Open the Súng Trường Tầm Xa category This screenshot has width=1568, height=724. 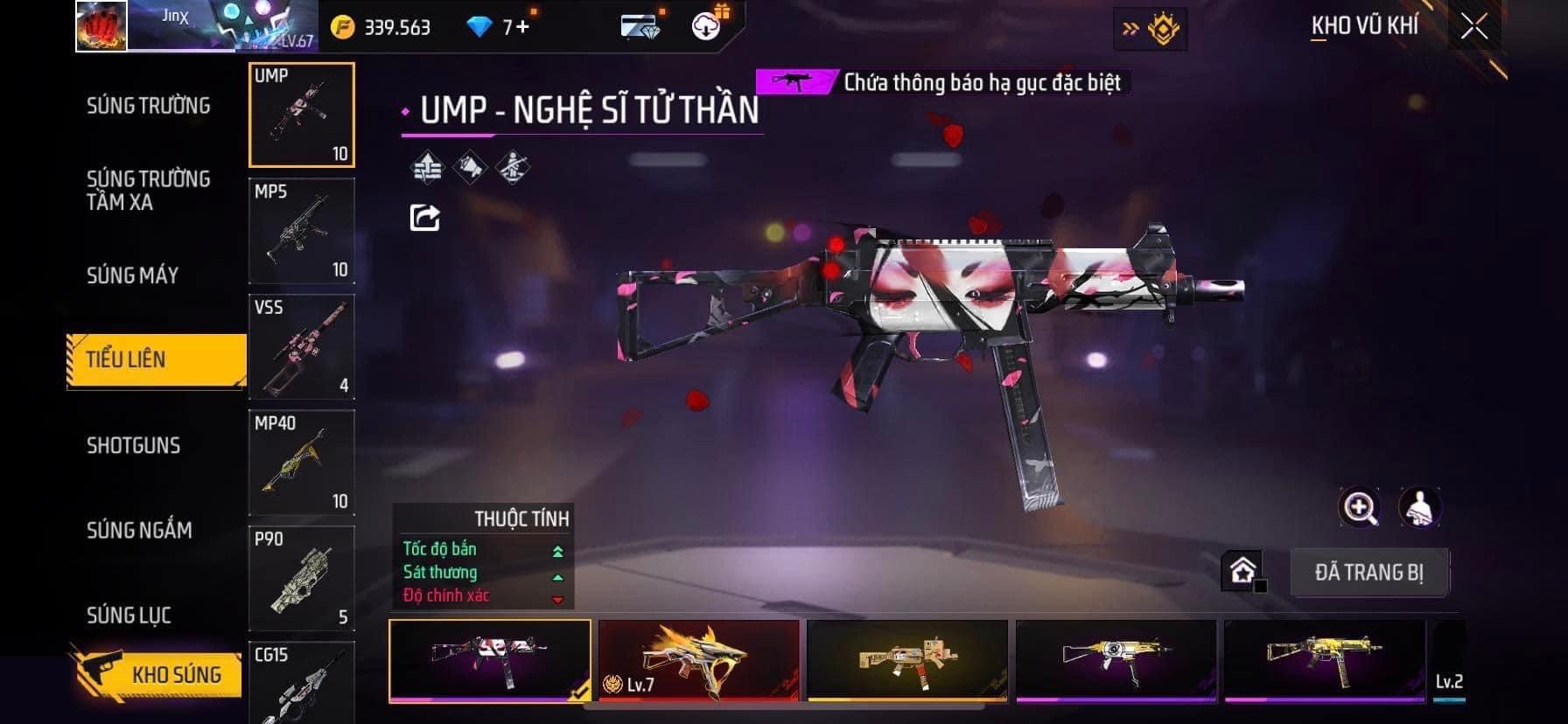148,191
